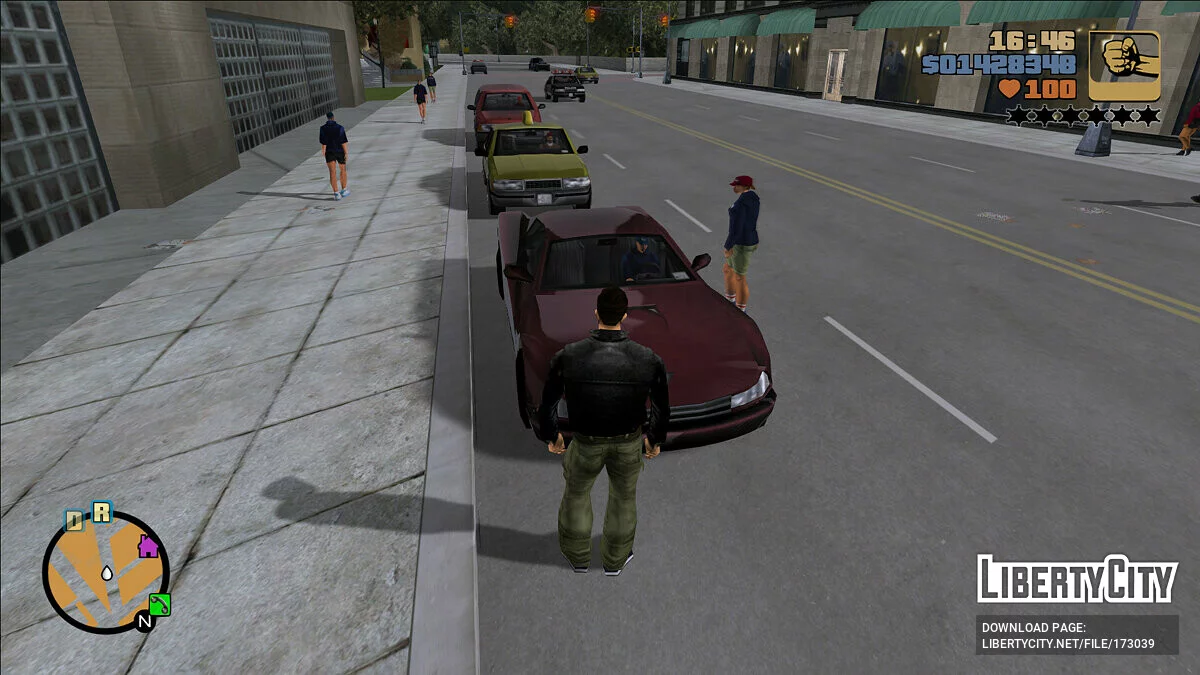Select the fist weapon icon
The height and width of the screenshot is (675, 1200).
click(1124, 65)
